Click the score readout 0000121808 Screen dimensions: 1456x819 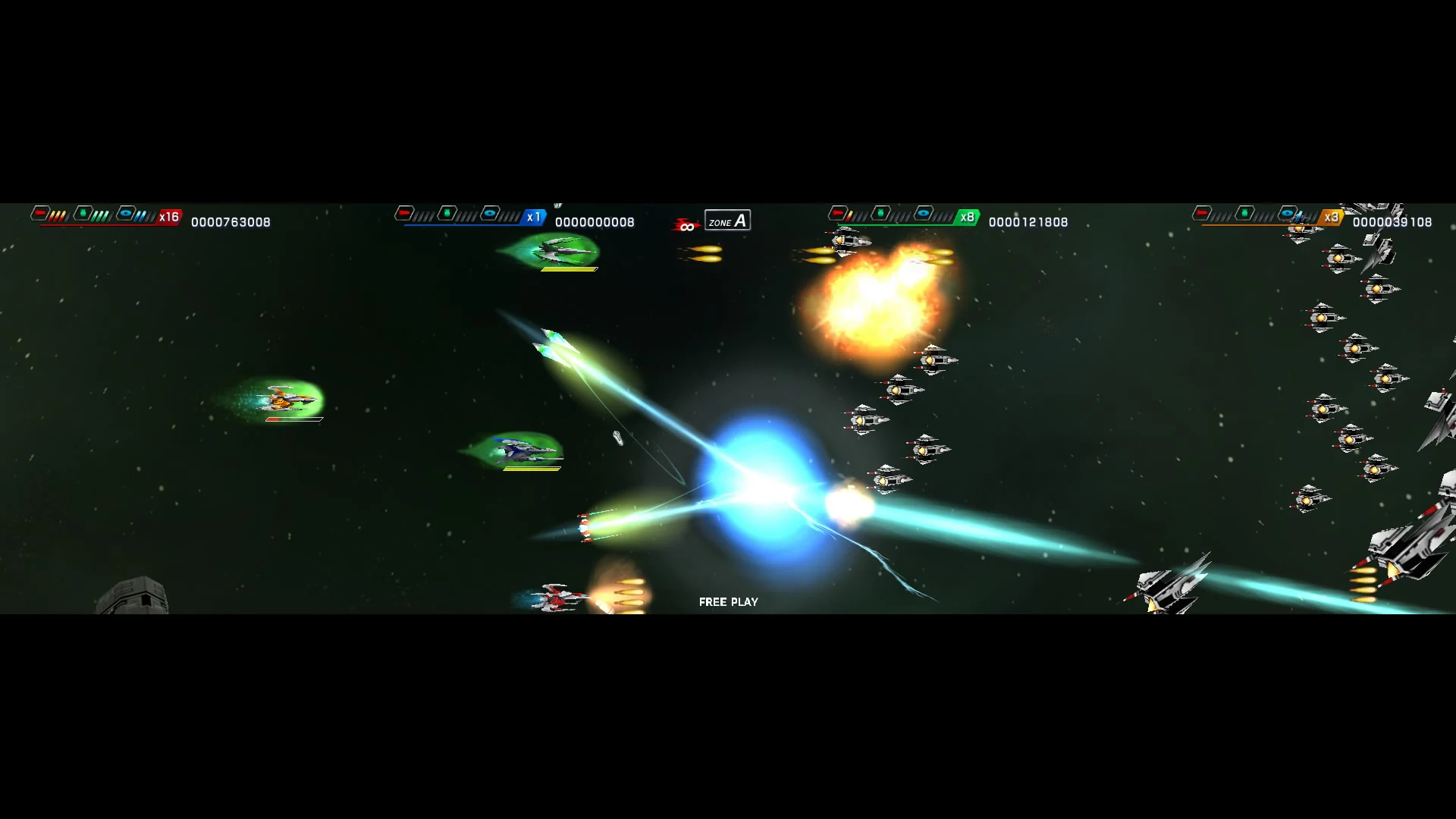[x=1028, y=222]
